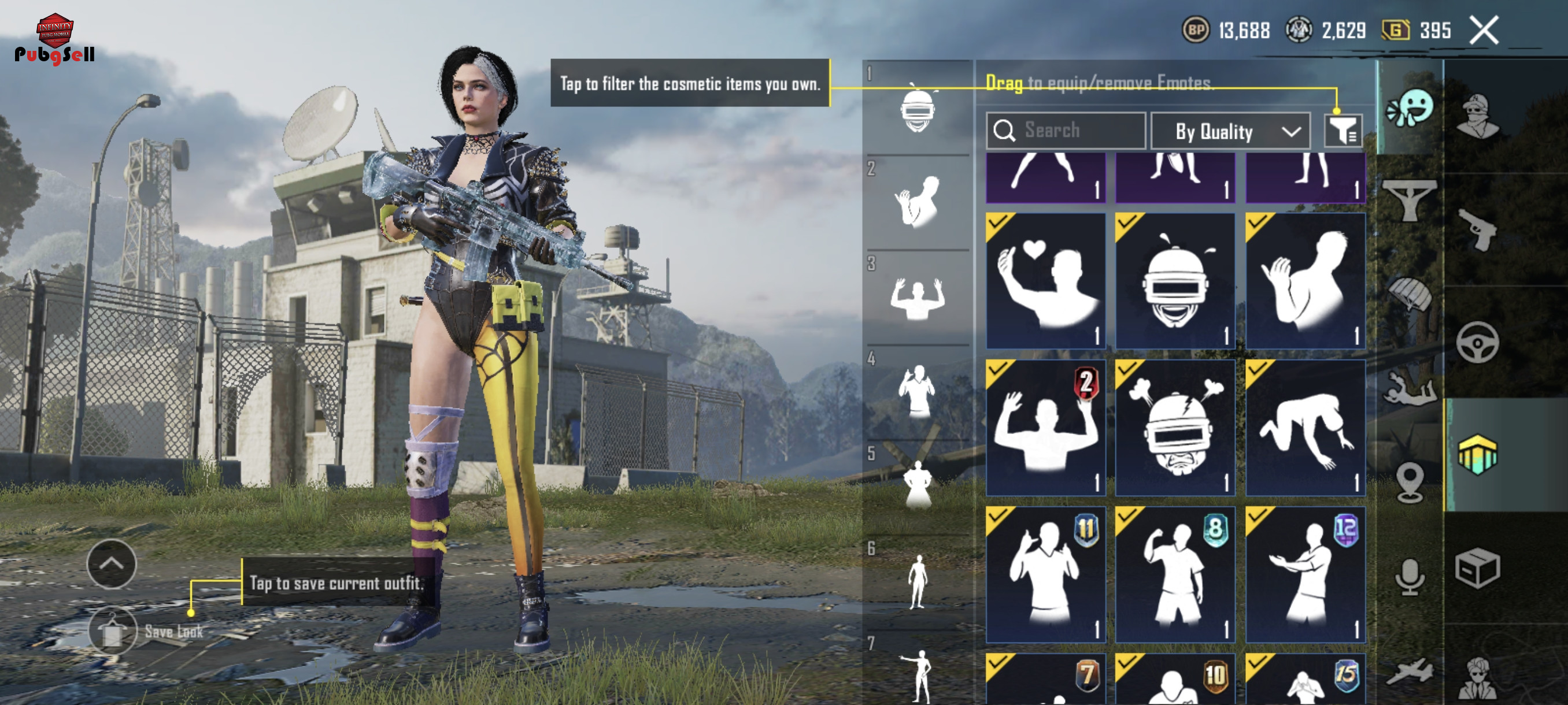Image resolution: width=1568 pixels, height=705 pixels.
Task: Close the inventory screen with the X
Action: coord(1484,31)
